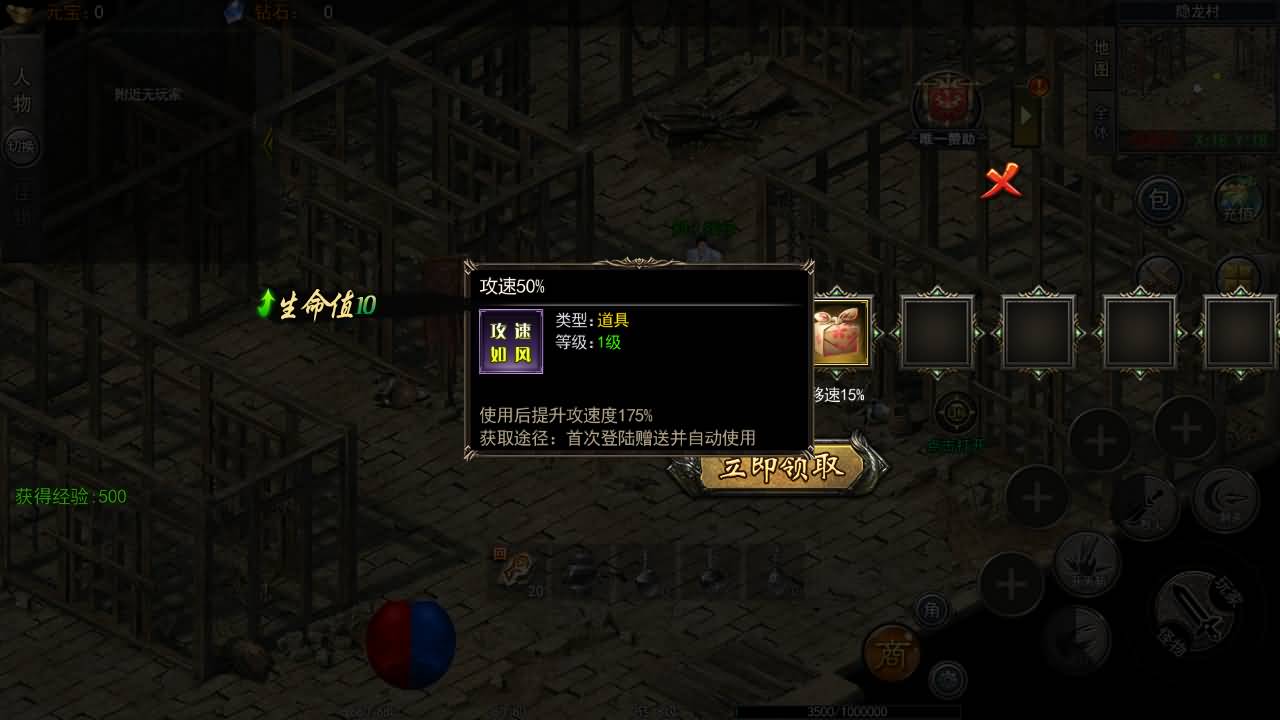Open the bag via 包 button
This screenshot has width=1280, height=720.
[x=1159, y=200]
